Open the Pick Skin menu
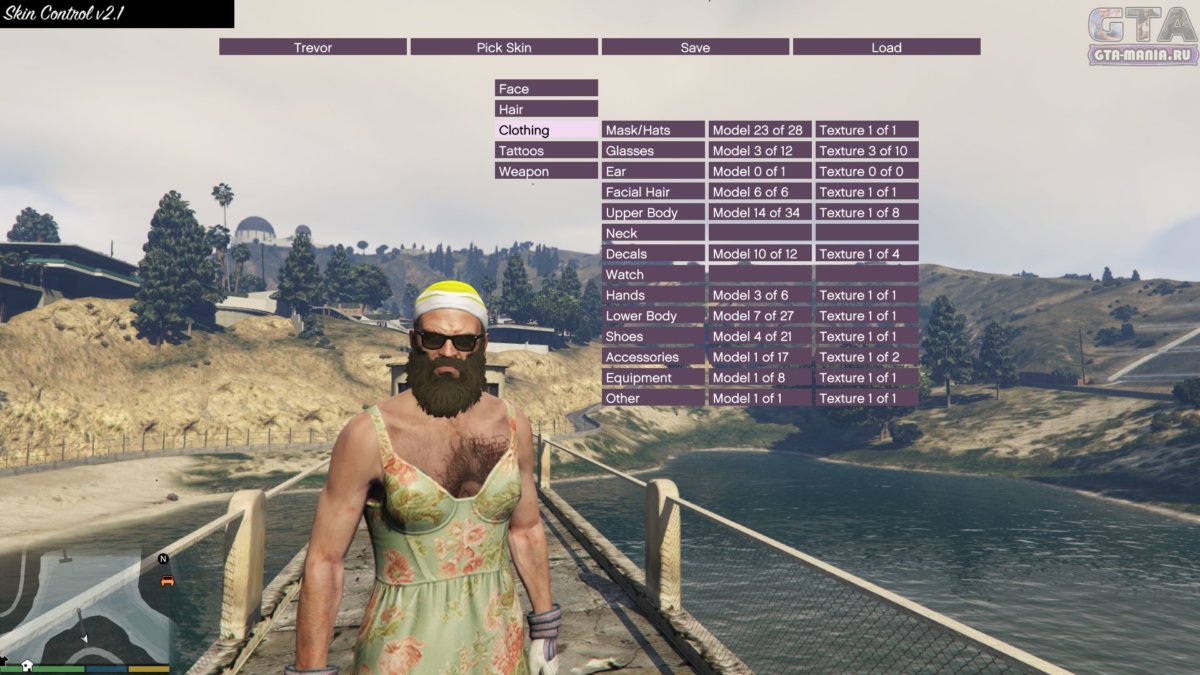 click(x=504, y=47)
